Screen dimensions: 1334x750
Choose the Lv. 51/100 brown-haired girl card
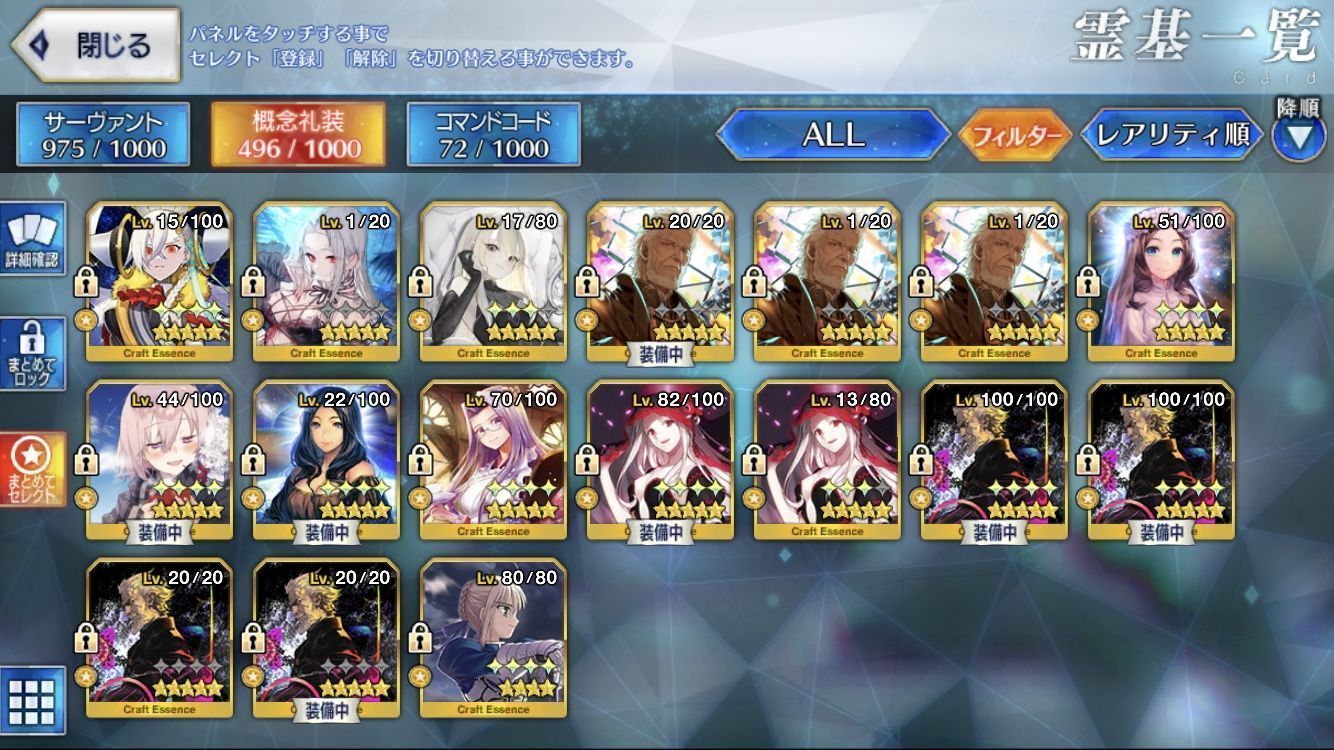(x=1161, y=281)
